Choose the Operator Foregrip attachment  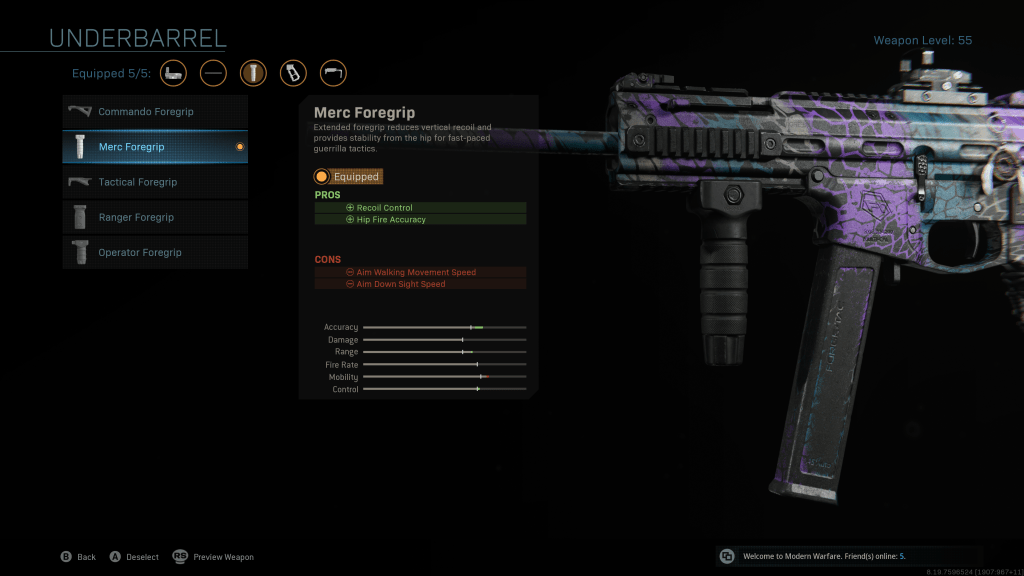[155, 252]
